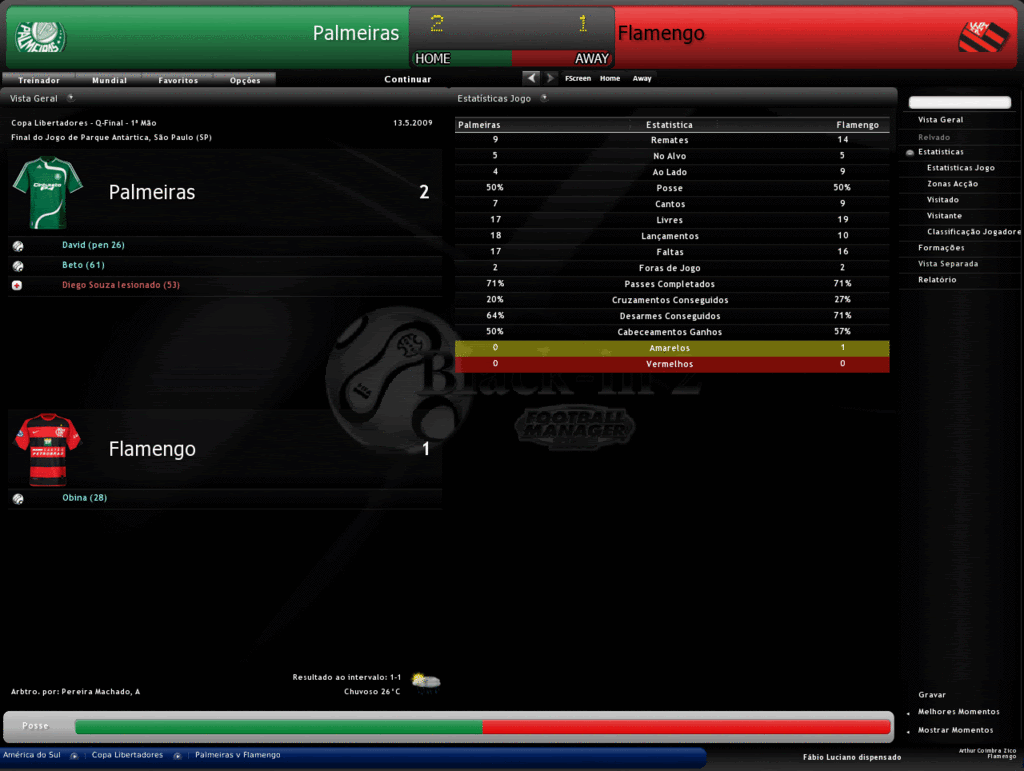Open Zonas Acção statistics
This screenshot has height=771, width=1024.
(x=952, y=184)
